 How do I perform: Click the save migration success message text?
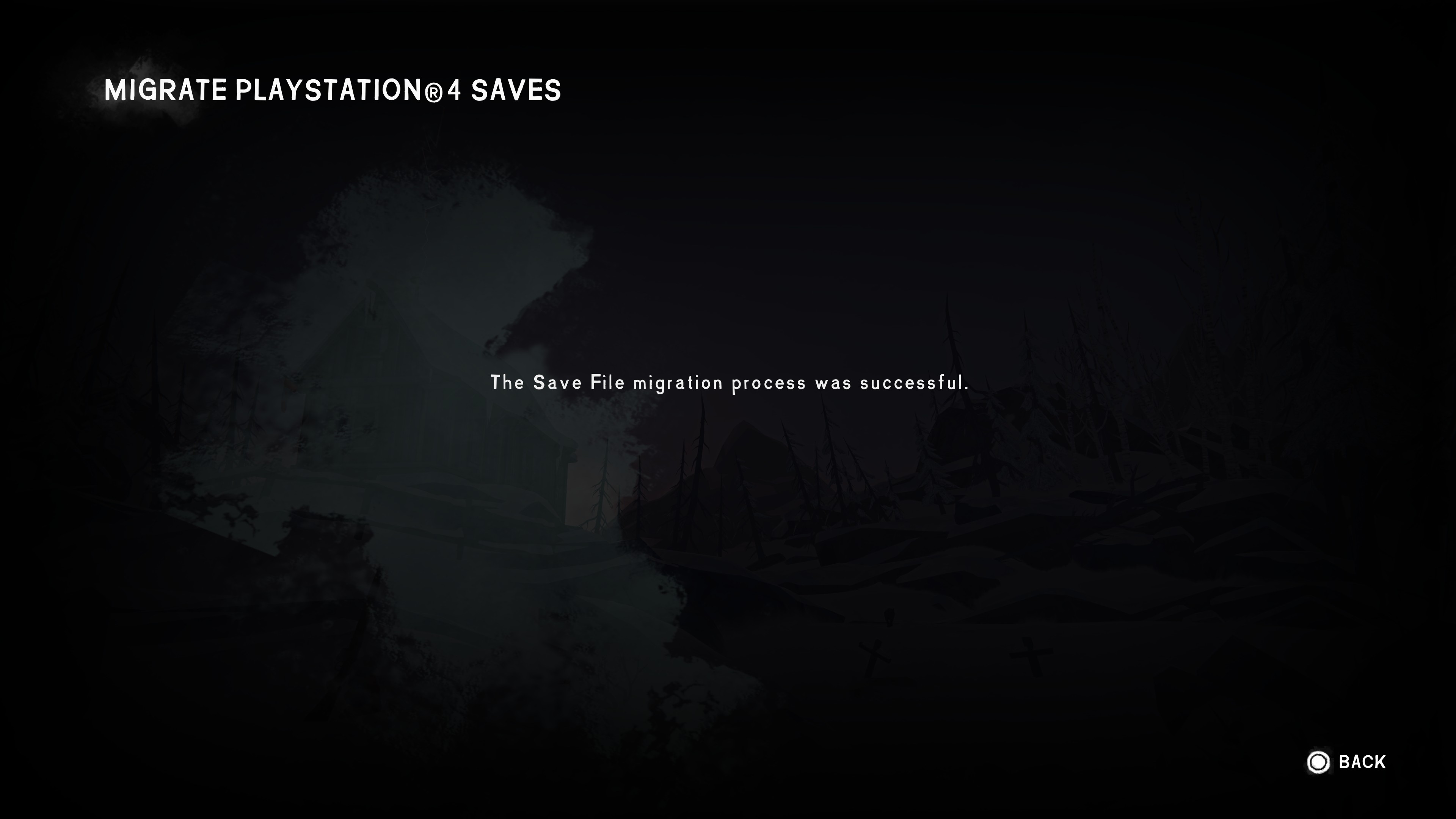coord(730,383)
